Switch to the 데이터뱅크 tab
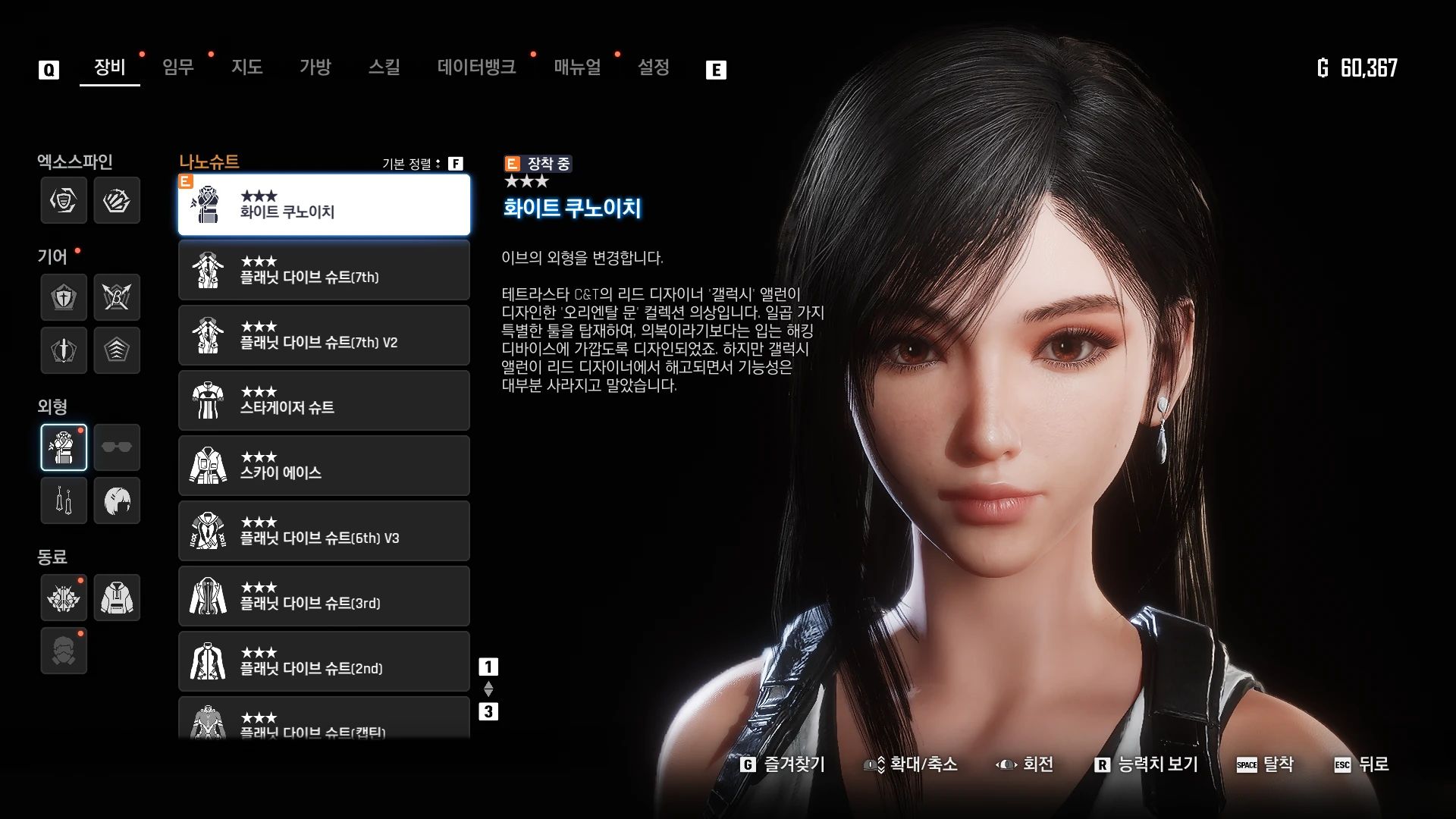Screen dimensions: 1456x819 (477, 67)
